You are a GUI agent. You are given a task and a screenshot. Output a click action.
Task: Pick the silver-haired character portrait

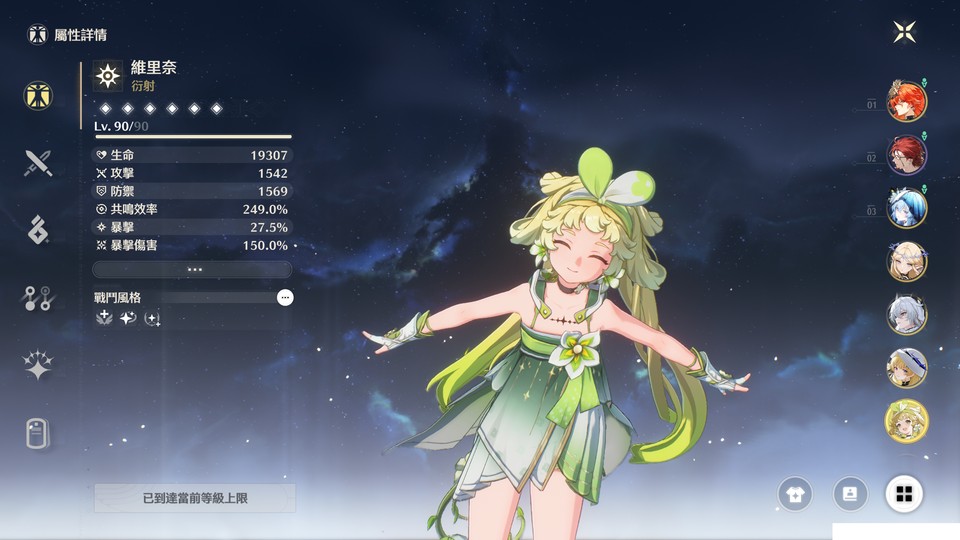(x=906, y=314)
